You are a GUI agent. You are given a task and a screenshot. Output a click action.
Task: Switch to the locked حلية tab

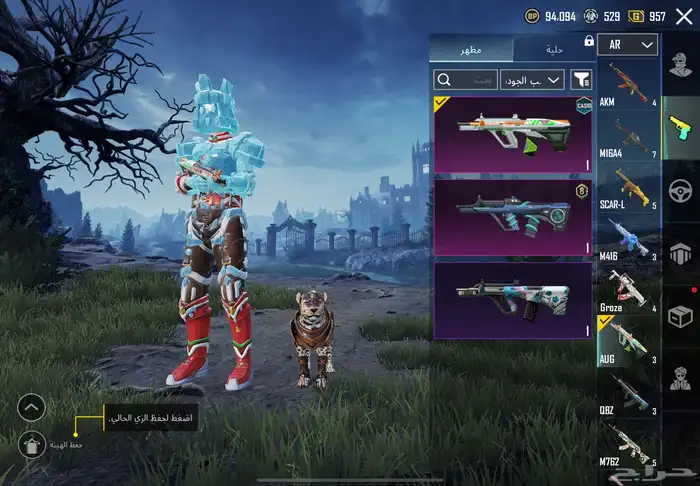tap(554, 50)
